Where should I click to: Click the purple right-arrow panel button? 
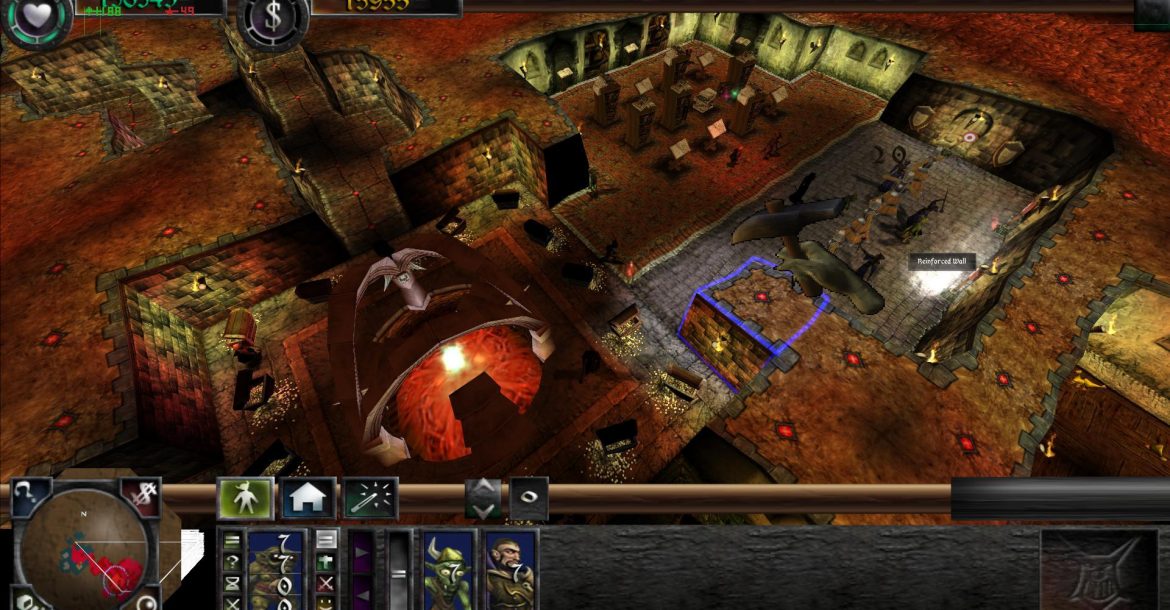point(359,551)
